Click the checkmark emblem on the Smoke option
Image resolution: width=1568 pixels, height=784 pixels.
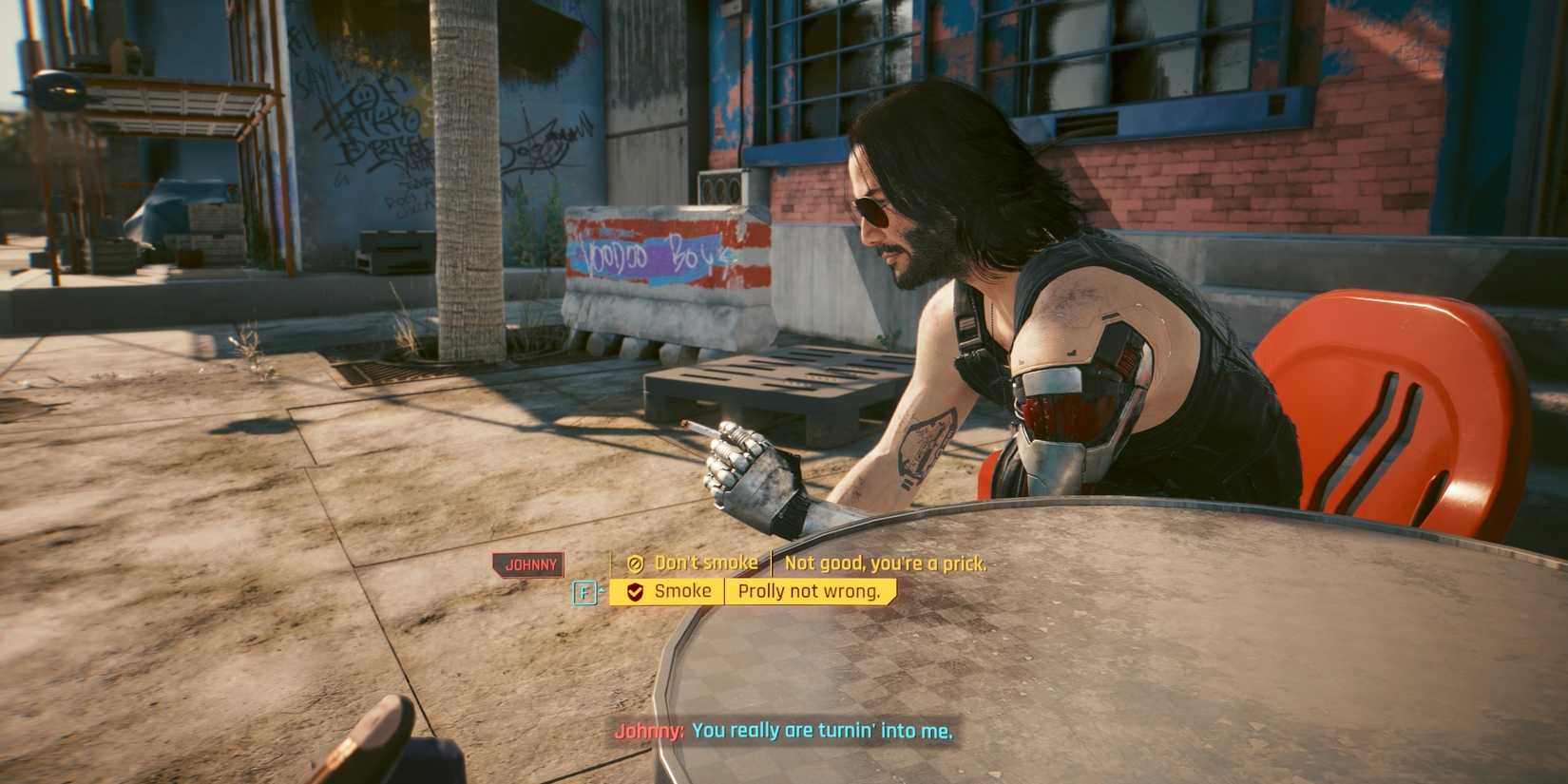(634, 591)
